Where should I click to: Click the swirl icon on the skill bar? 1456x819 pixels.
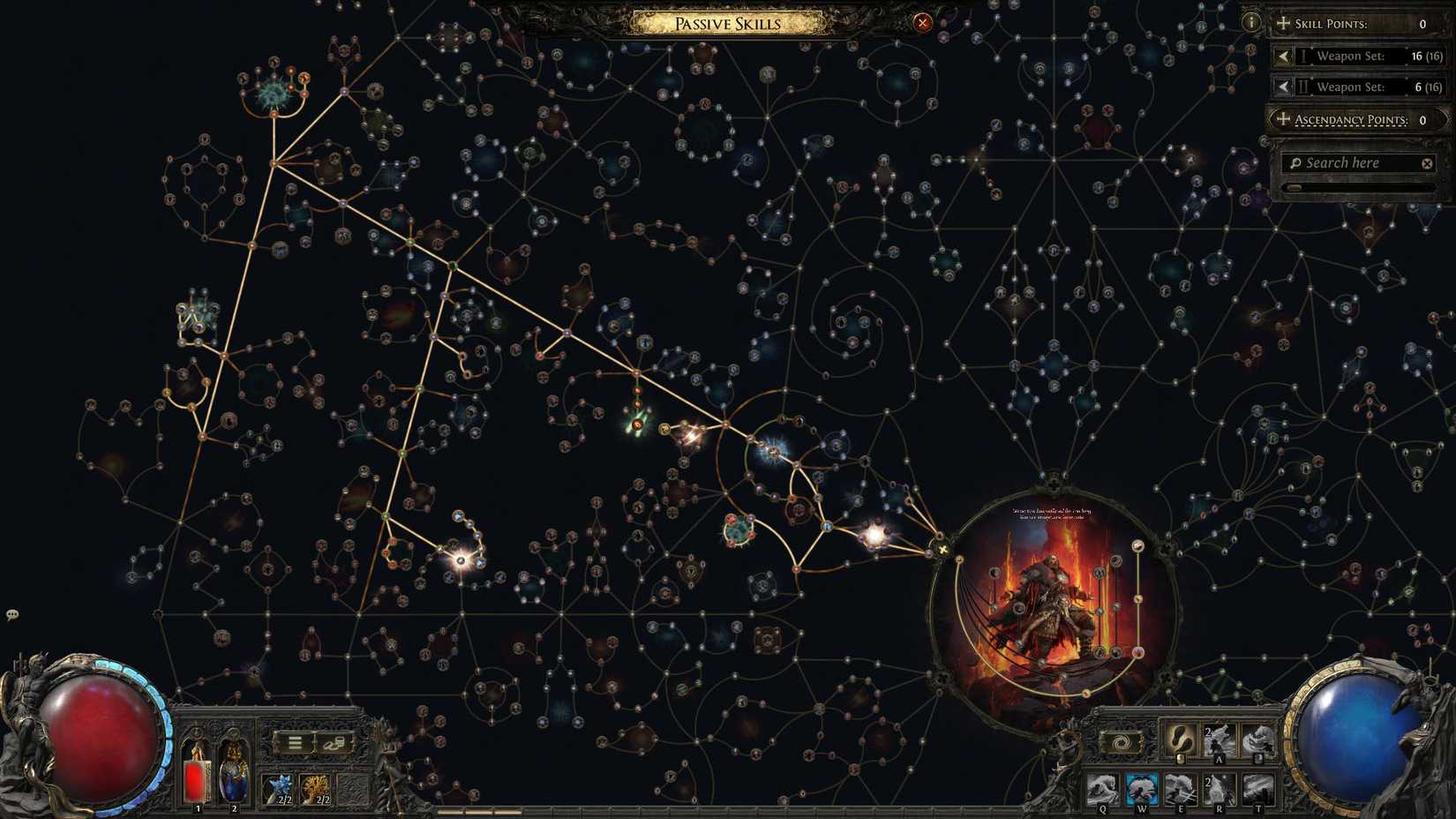point(1122,742)
